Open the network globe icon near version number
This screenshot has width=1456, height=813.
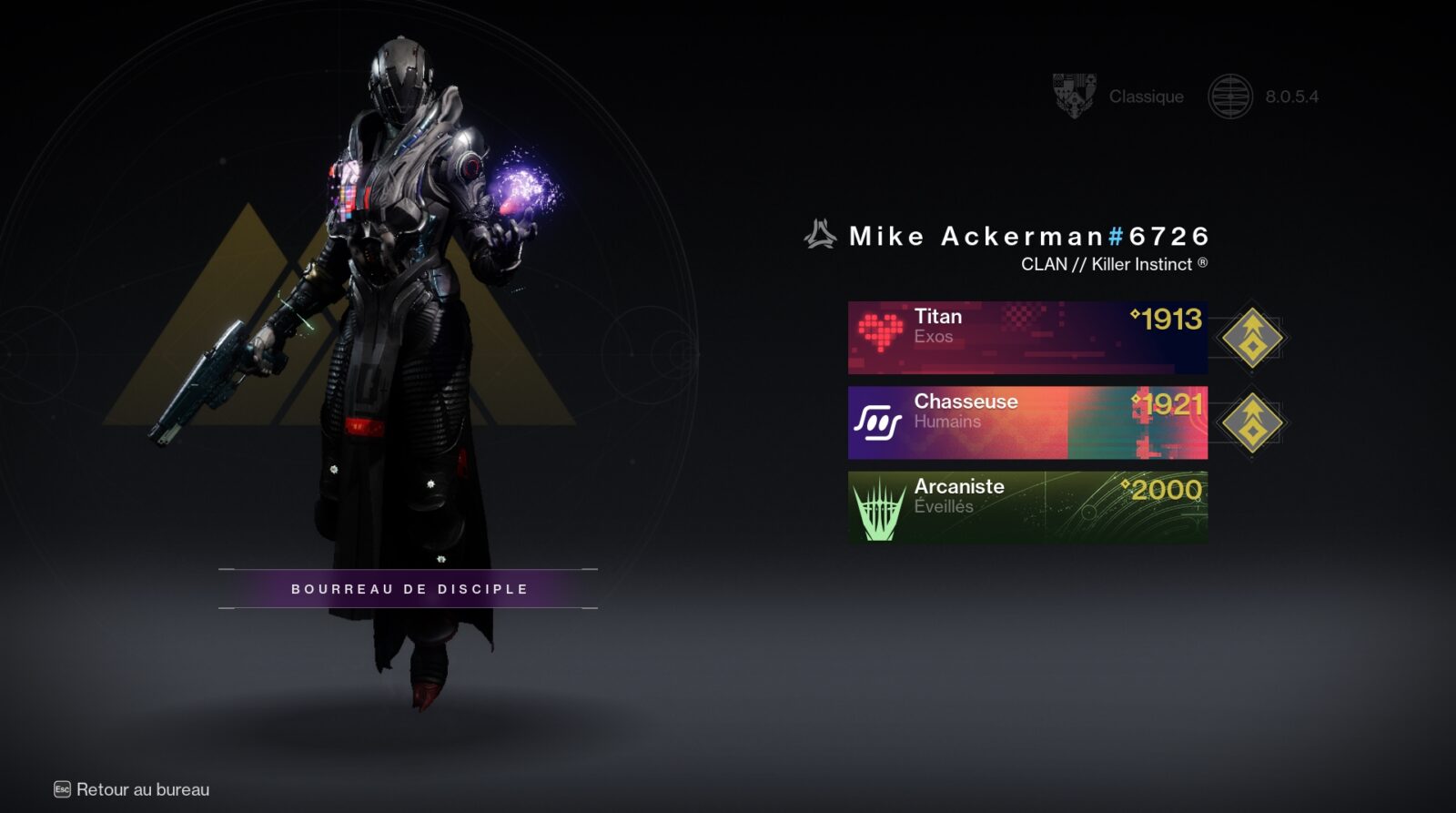(x=1231, y=95)
